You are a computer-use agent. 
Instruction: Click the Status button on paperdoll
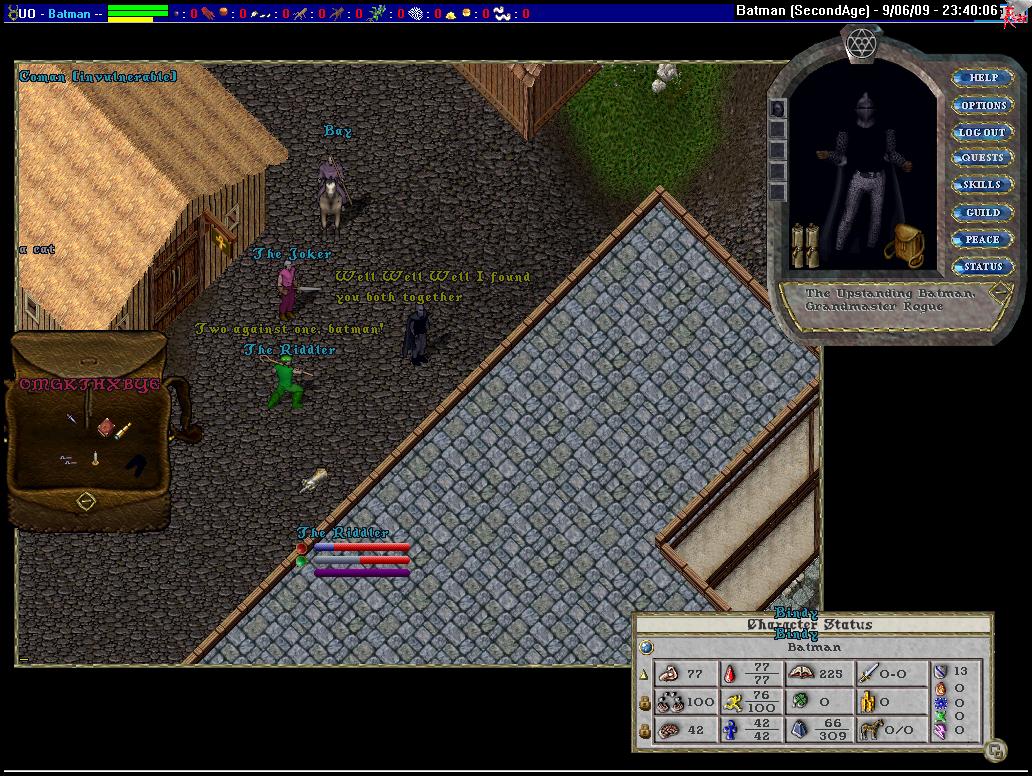coord(983,267)
